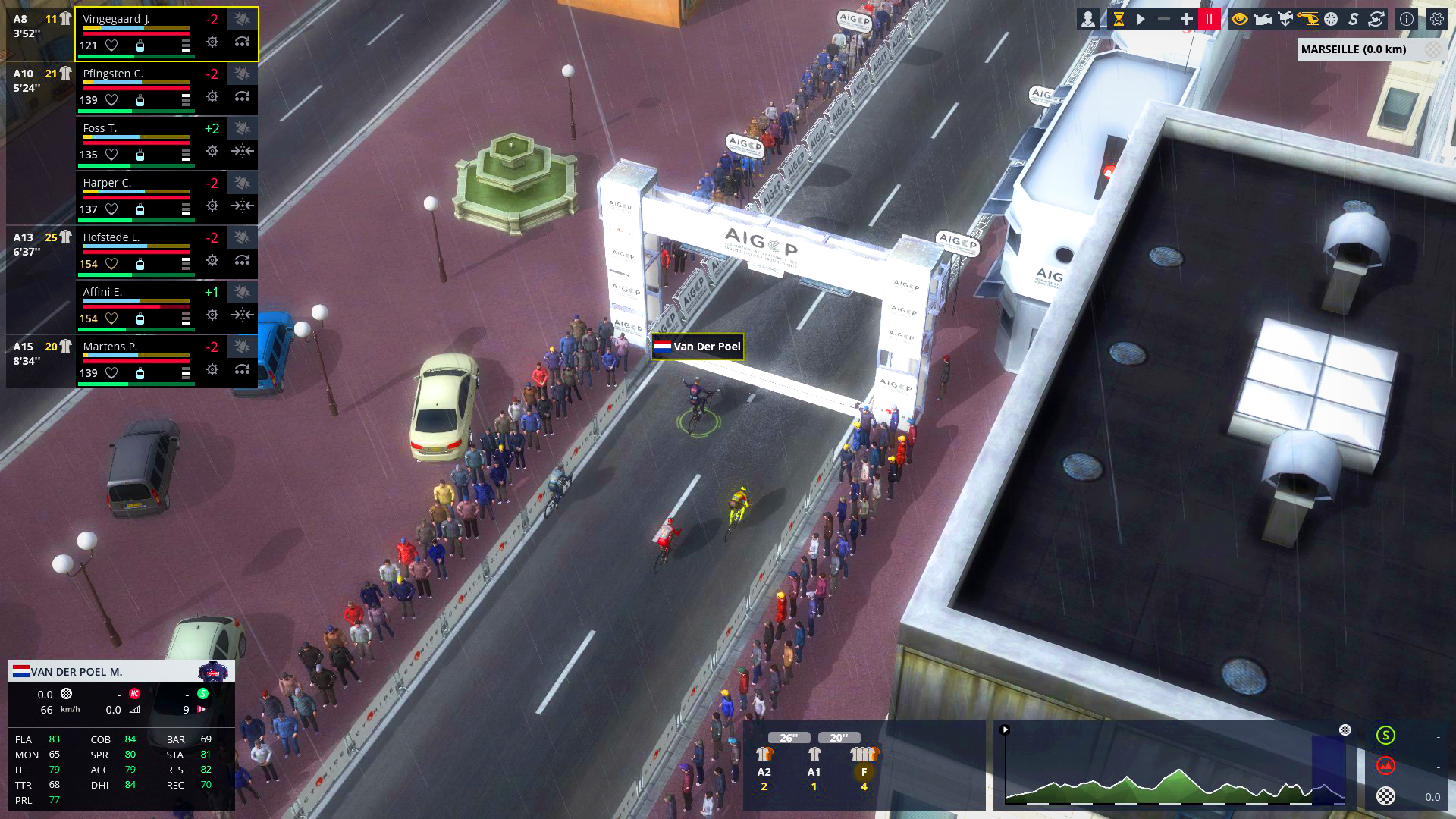Open effort settings gear for Vingegaard J.

pos(212,42)
